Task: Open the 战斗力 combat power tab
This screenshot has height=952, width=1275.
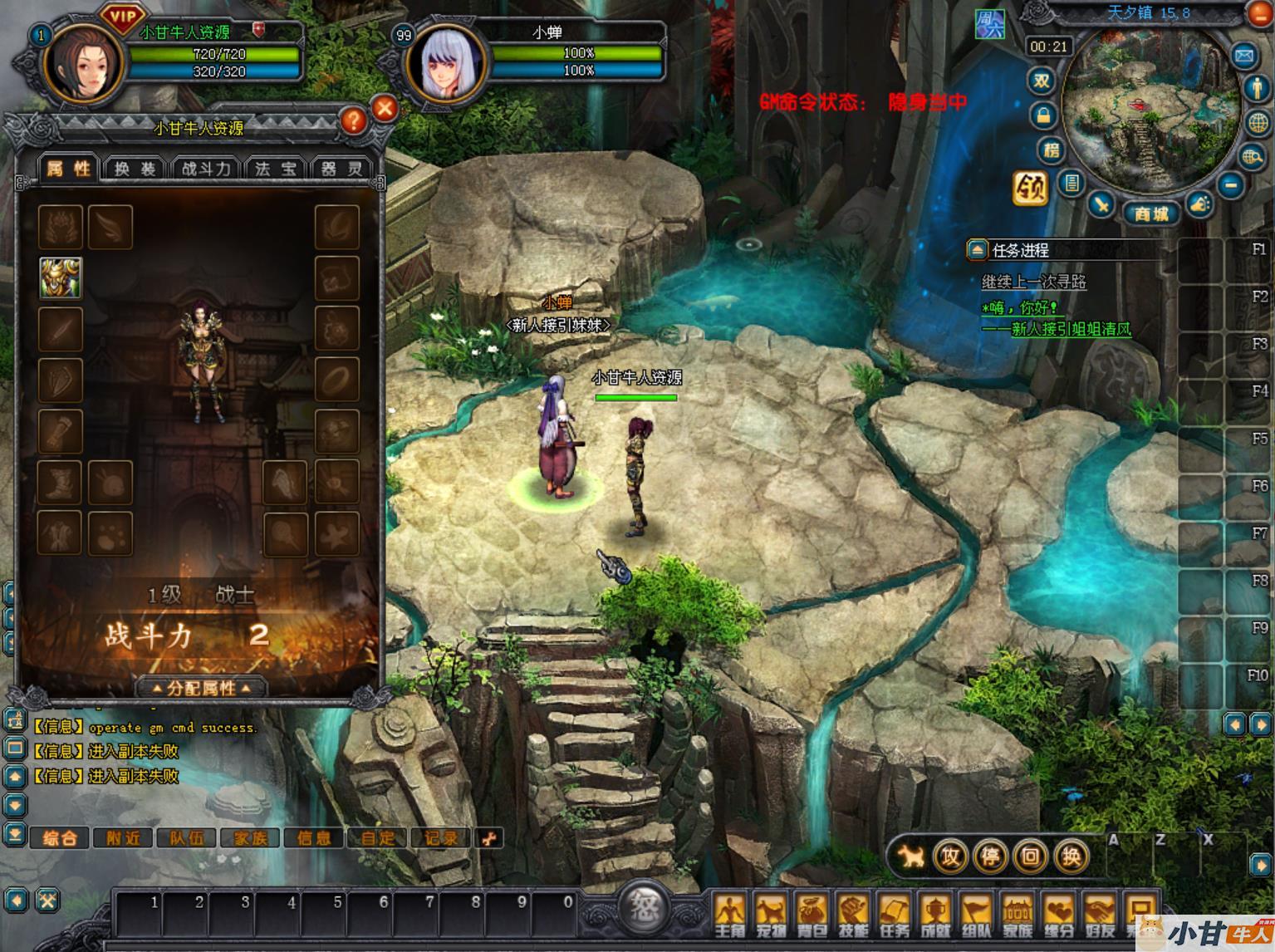Action: coord(205,169)
